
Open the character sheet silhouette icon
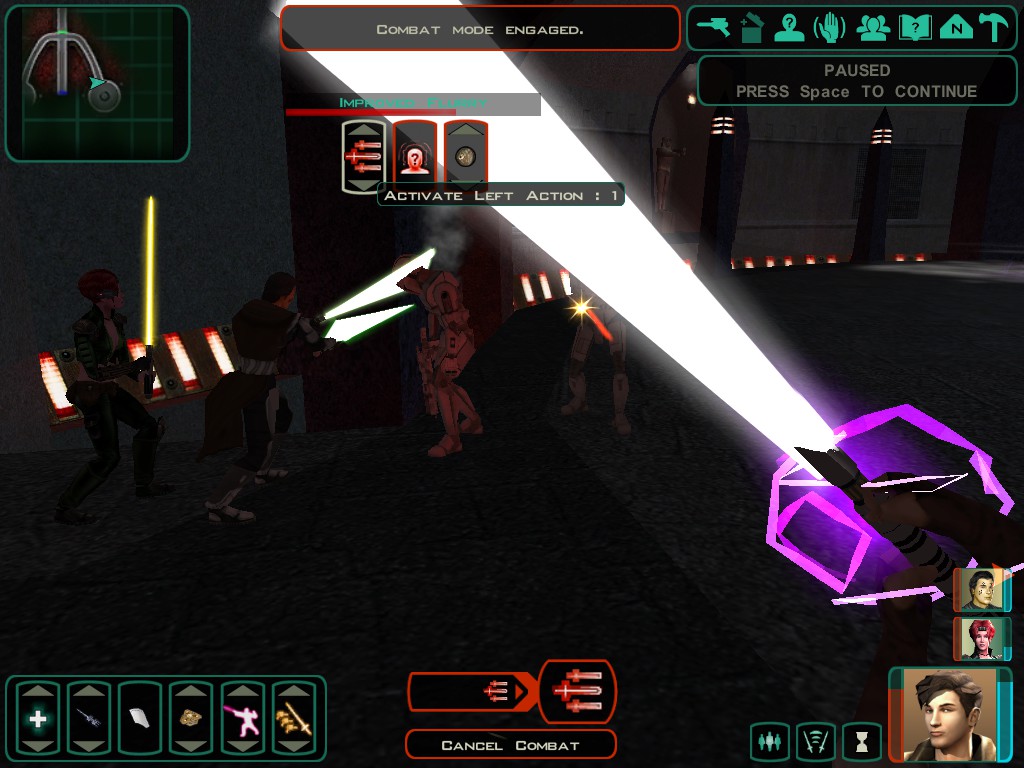coord(789,28)
